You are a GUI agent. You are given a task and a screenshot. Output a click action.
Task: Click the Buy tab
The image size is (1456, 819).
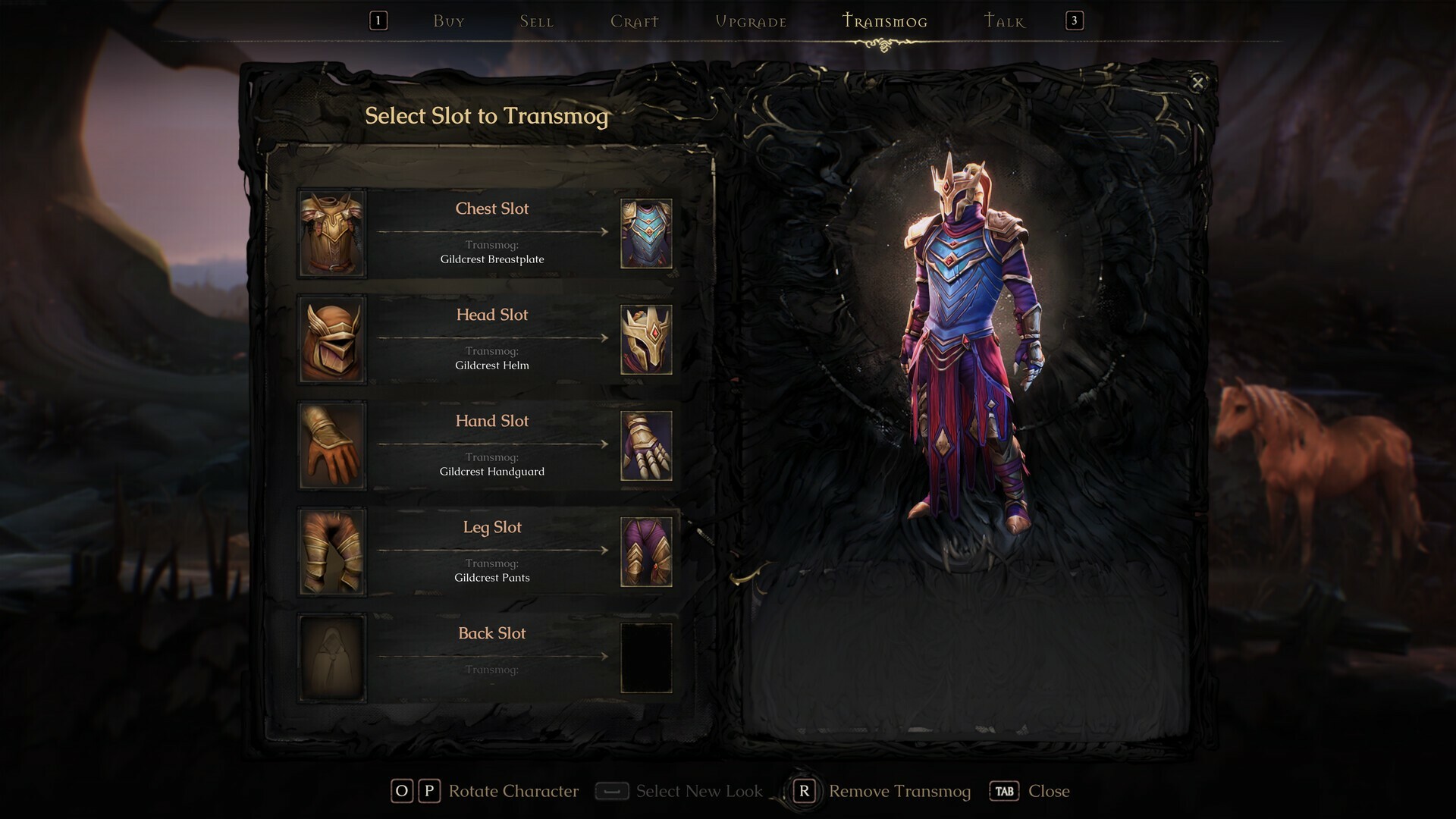448,21
